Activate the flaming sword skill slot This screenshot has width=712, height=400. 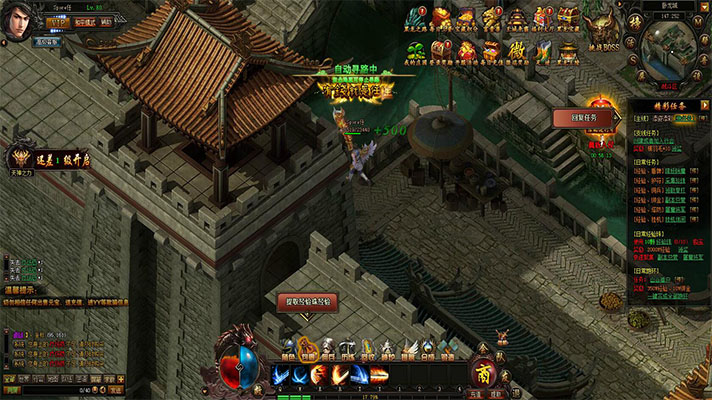[319, 375]
